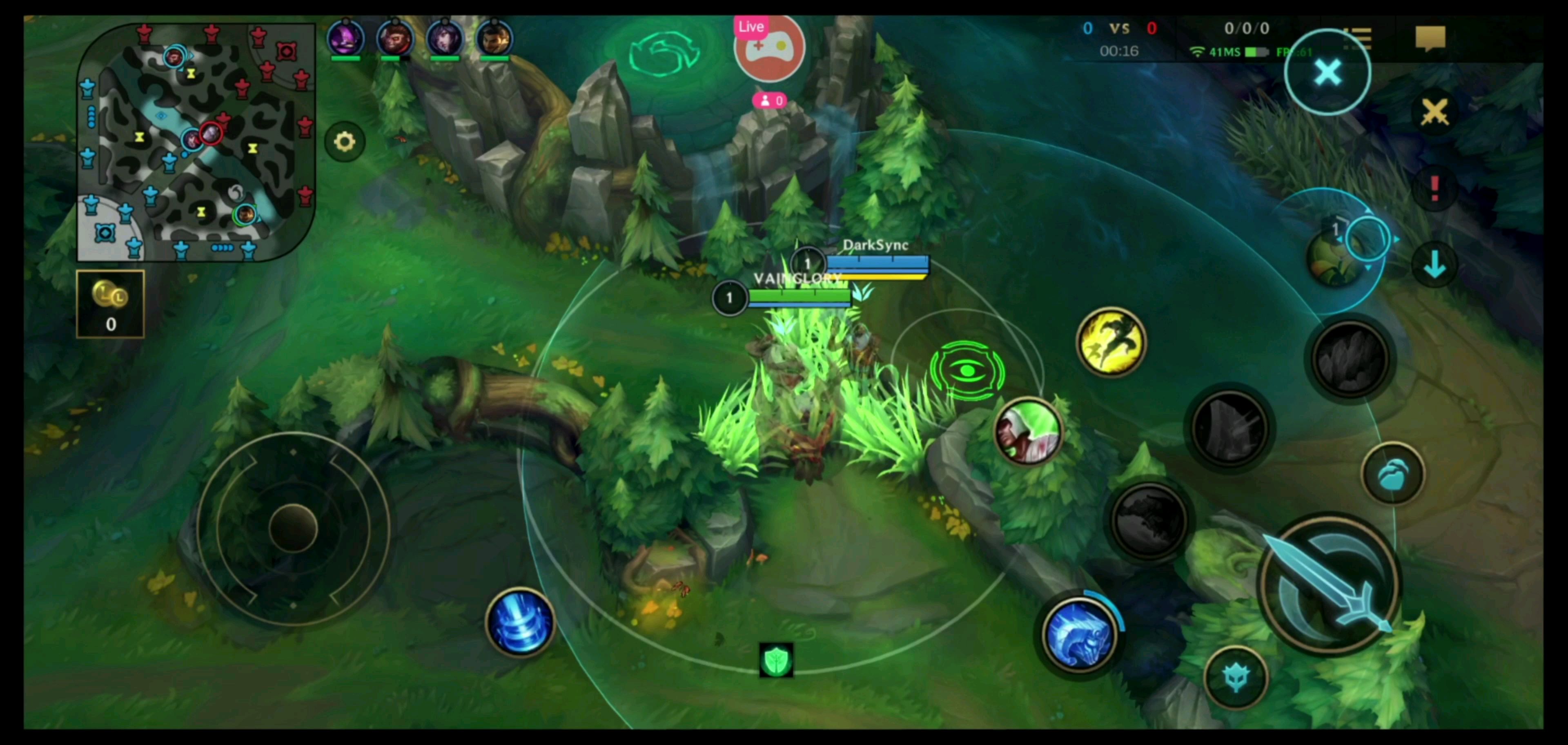
Task: Cancel ability with the circled X button
Action: pos(1327,72)
